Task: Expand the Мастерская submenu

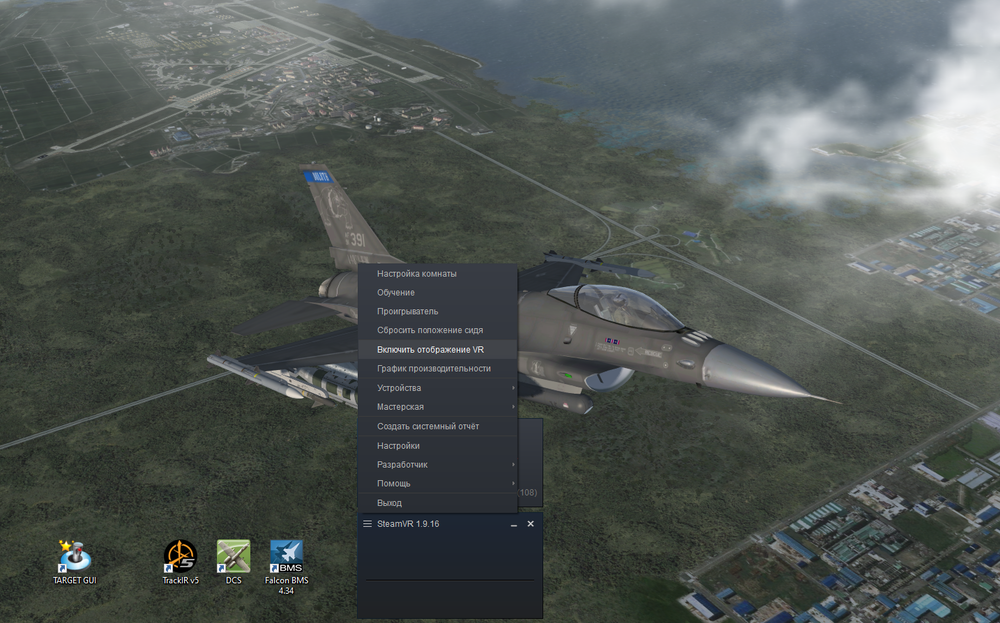Action: click(x=400, y=407)
